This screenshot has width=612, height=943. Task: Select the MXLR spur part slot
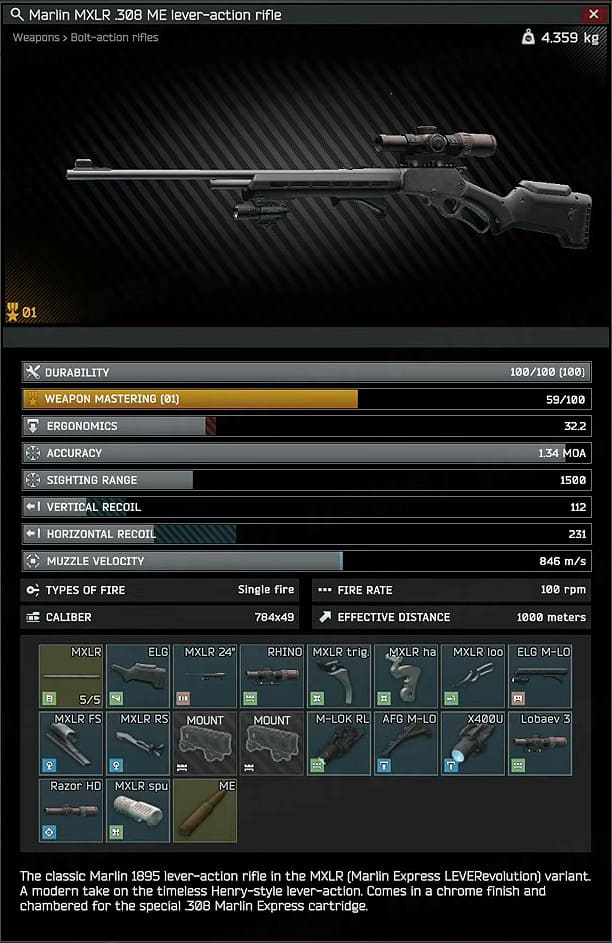click(138, 810)
